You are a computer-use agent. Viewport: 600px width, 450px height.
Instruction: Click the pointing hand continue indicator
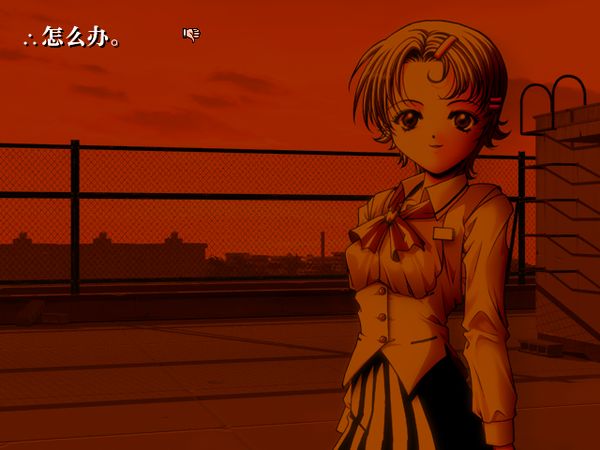191,35
